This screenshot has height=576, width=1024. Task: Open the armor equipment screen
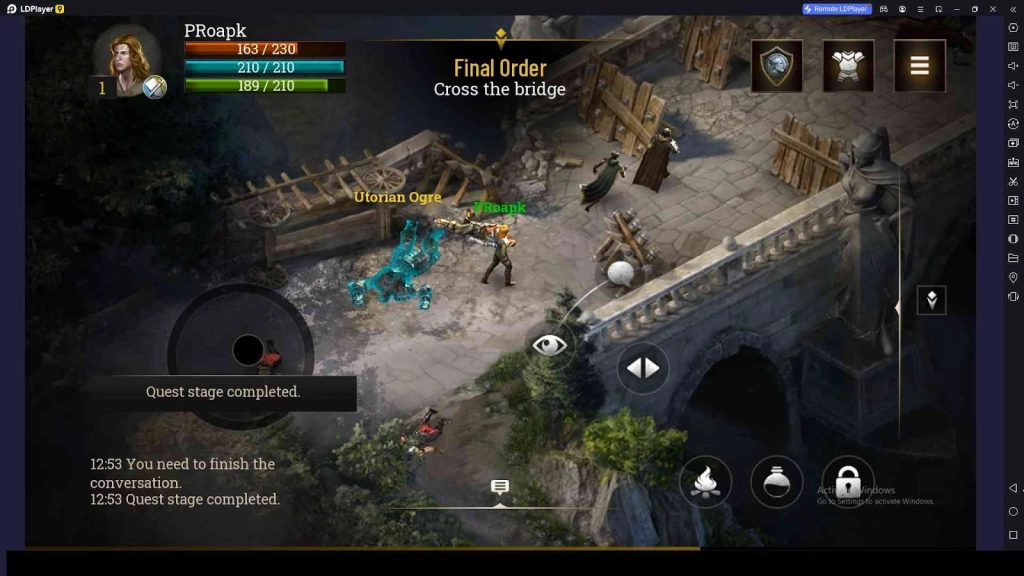848,66
